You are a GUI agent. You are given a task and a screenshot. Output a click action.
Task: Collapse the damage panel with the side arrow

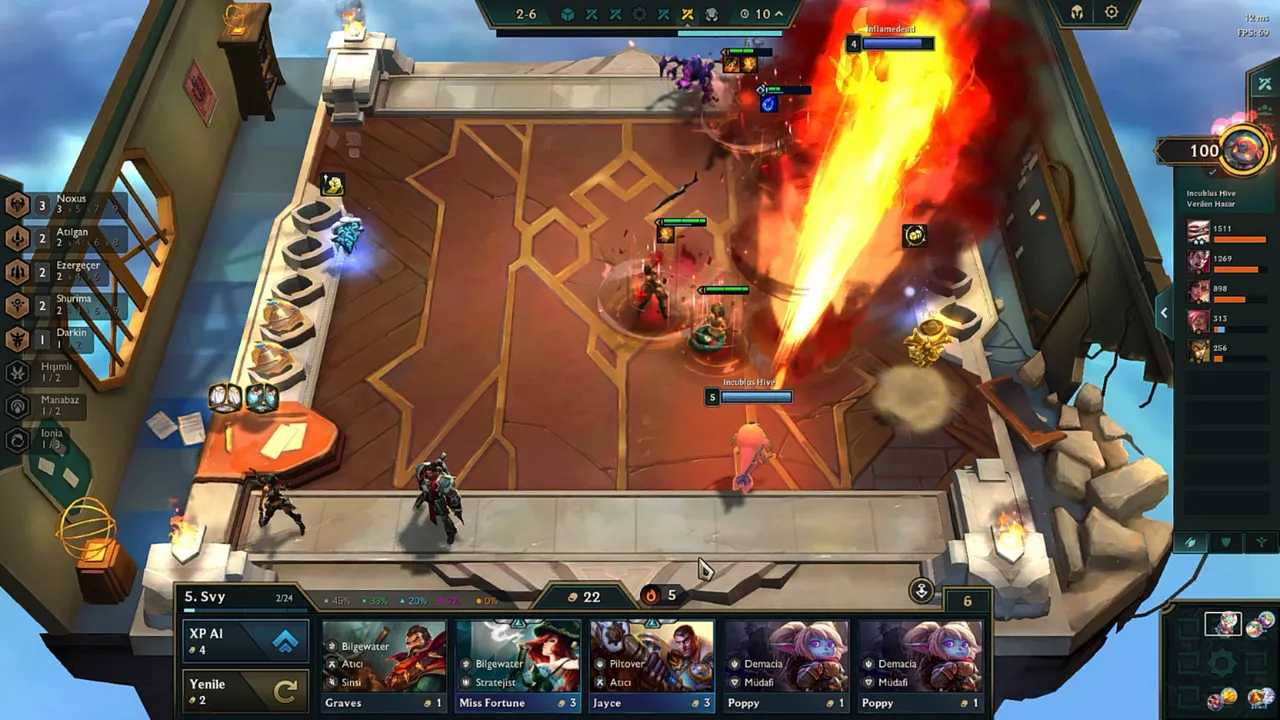point(1163,313)
